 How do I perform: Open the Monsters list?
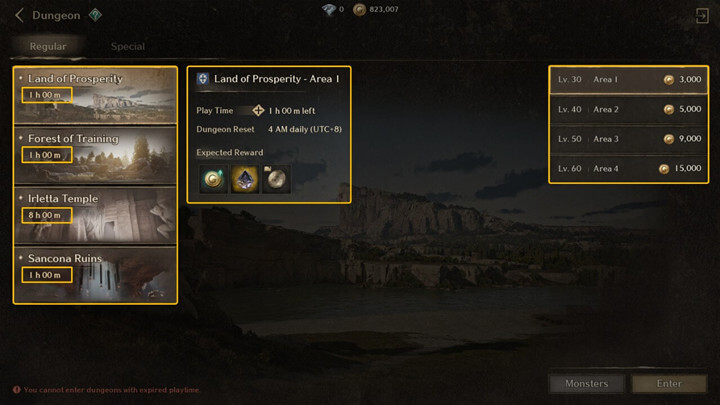586,383
